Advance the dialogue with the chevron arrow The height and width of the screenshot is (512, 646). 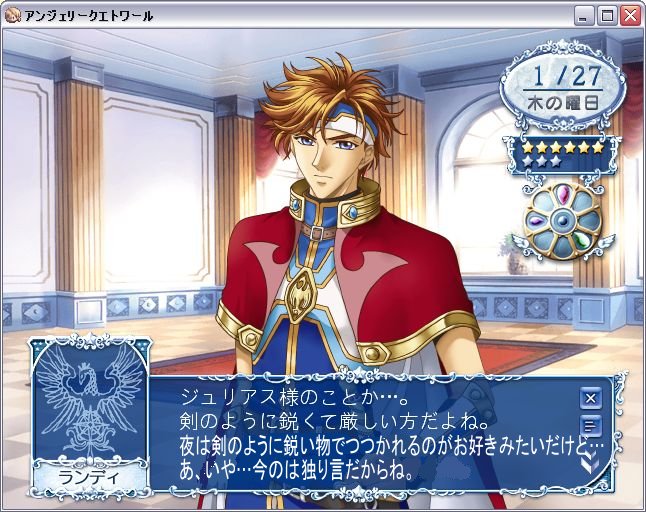pos(591,461)
